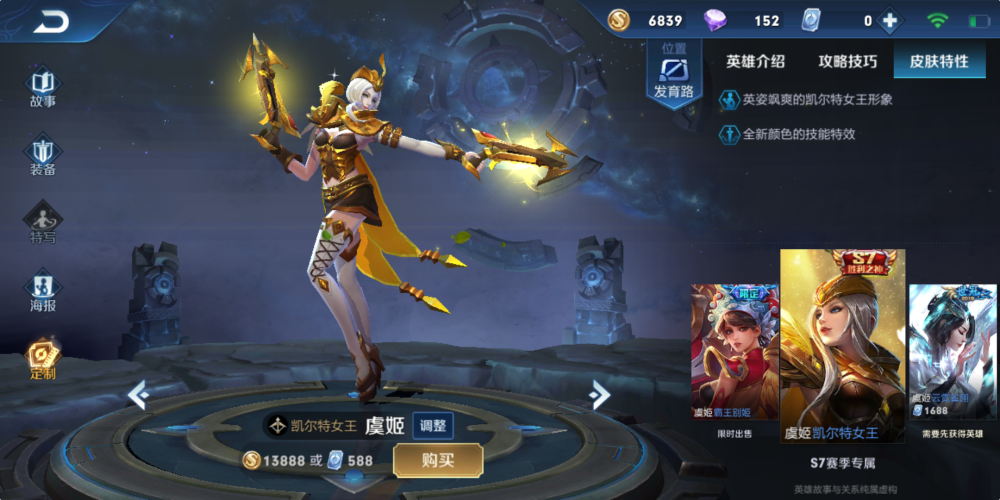Add more vouchers with the plus button
Viewport: 1000px width, 500px height.
tap(887, 21)
